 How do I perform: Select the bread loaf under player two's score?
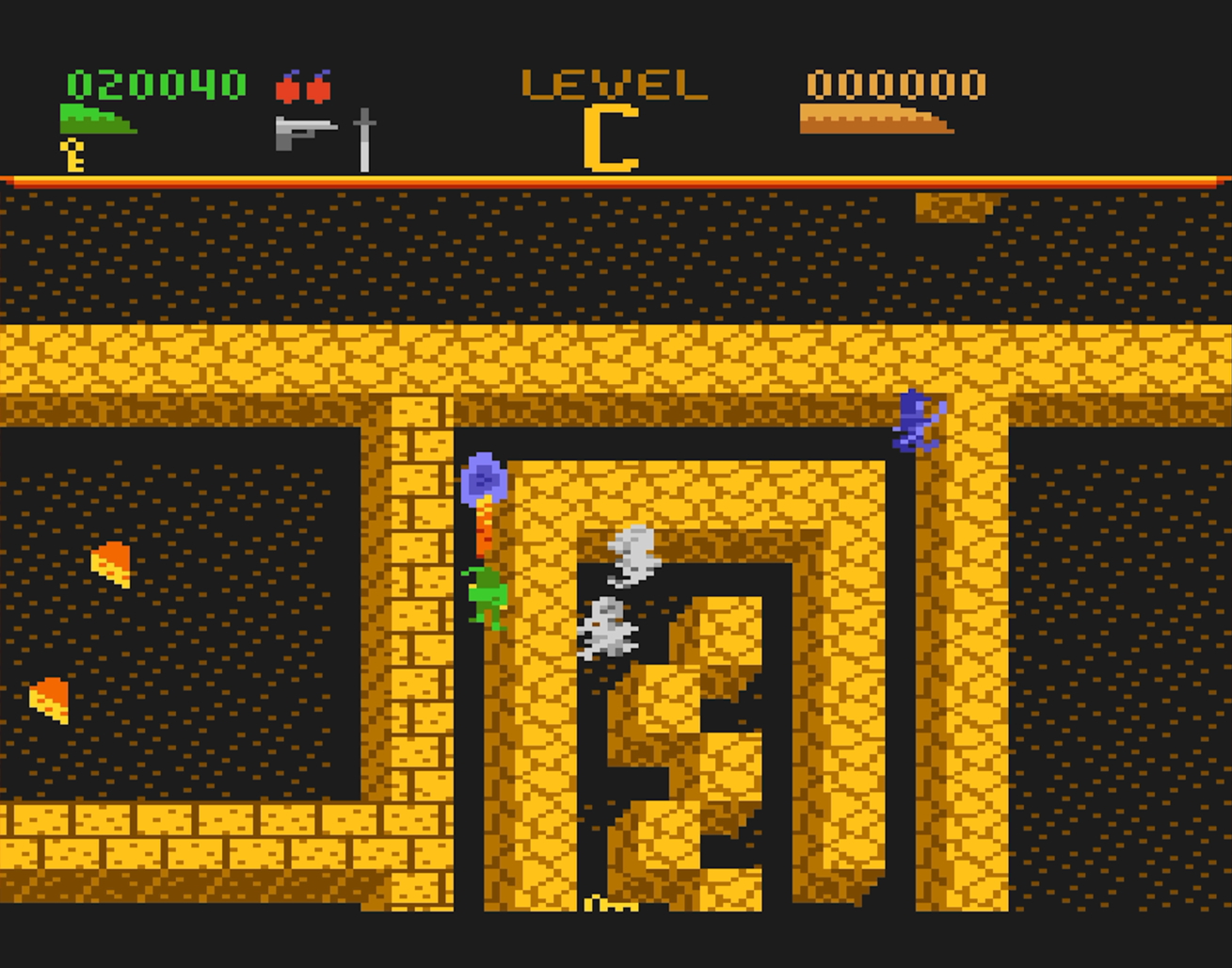pos(875,121)
